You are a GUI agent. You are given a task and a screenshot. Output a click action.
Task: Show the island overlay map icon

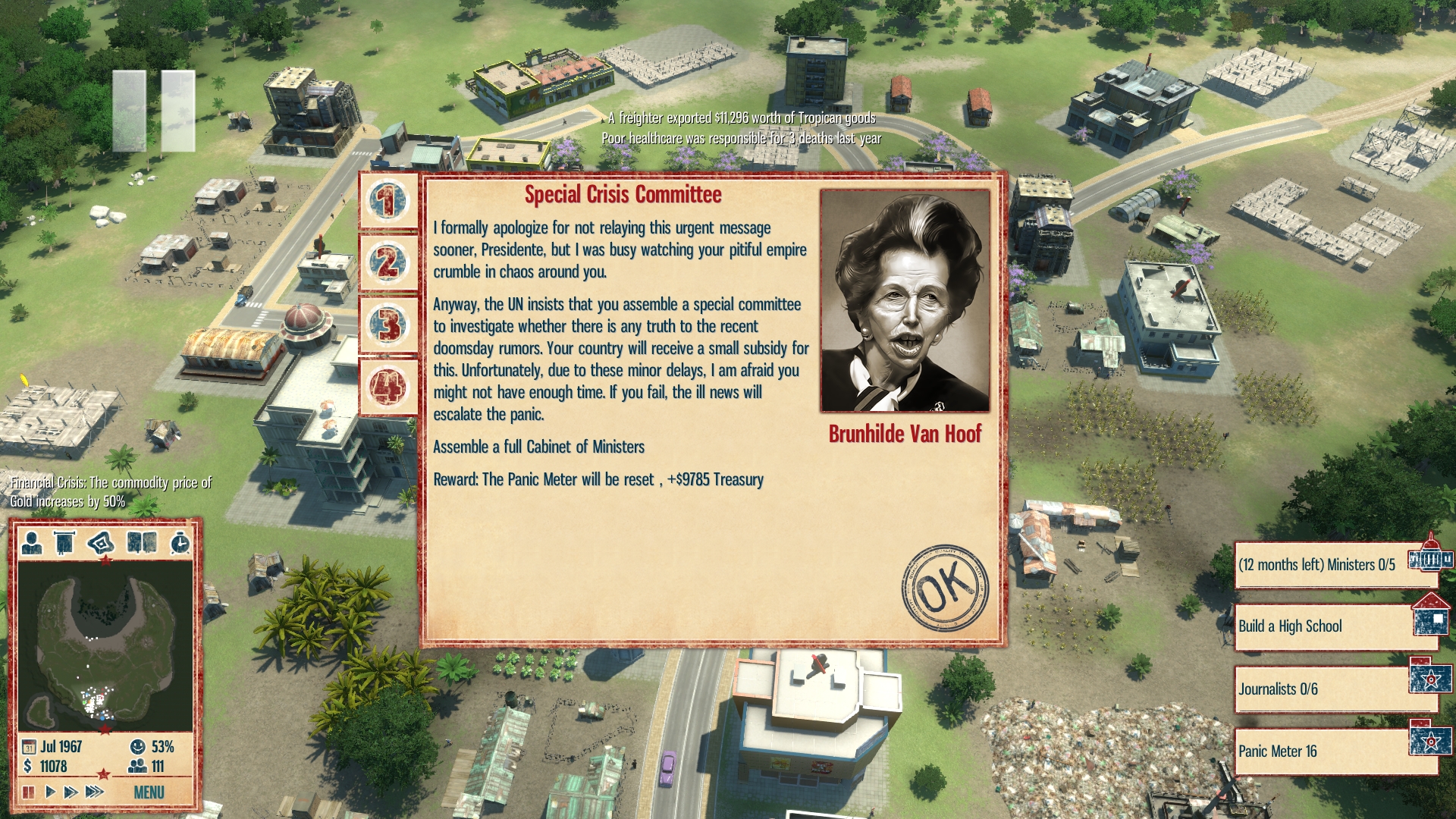click(x=101, y=543)
